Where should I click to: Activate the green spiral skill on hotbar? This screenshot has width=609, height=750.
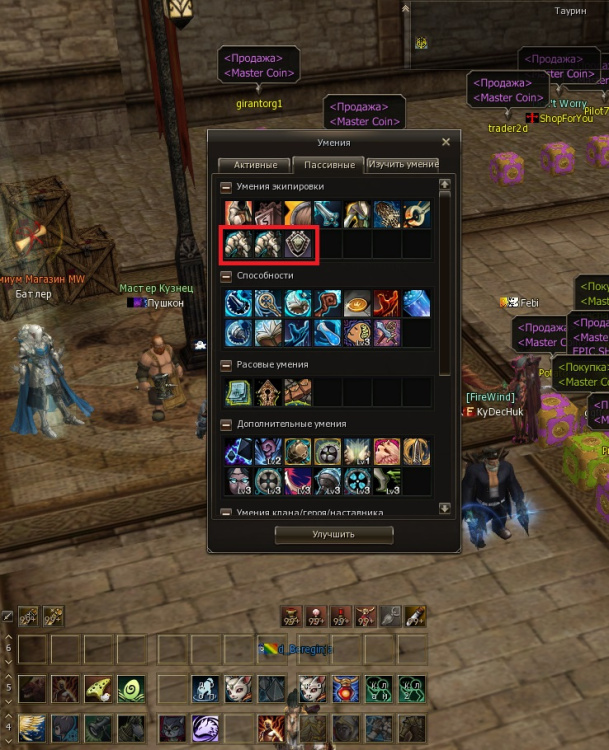(130, 689)
